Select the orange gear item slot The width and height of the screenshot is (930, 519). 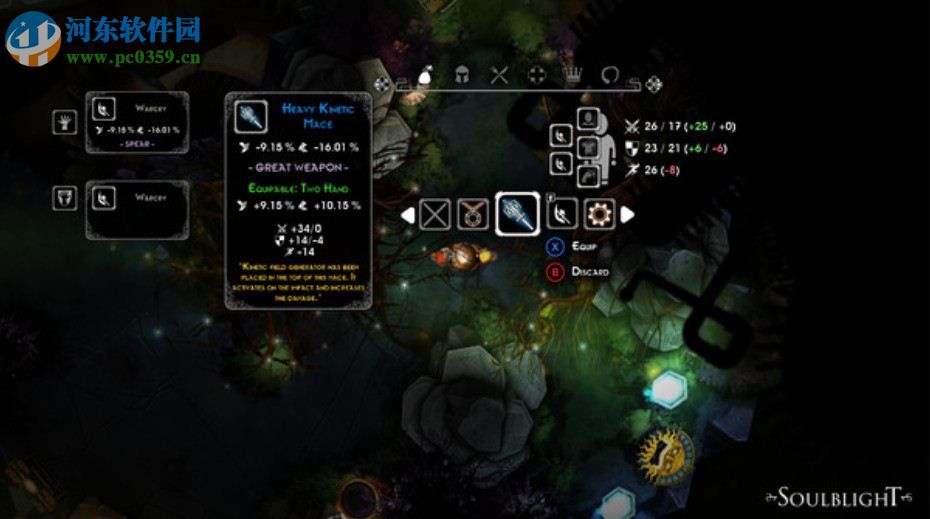(600, 213)
